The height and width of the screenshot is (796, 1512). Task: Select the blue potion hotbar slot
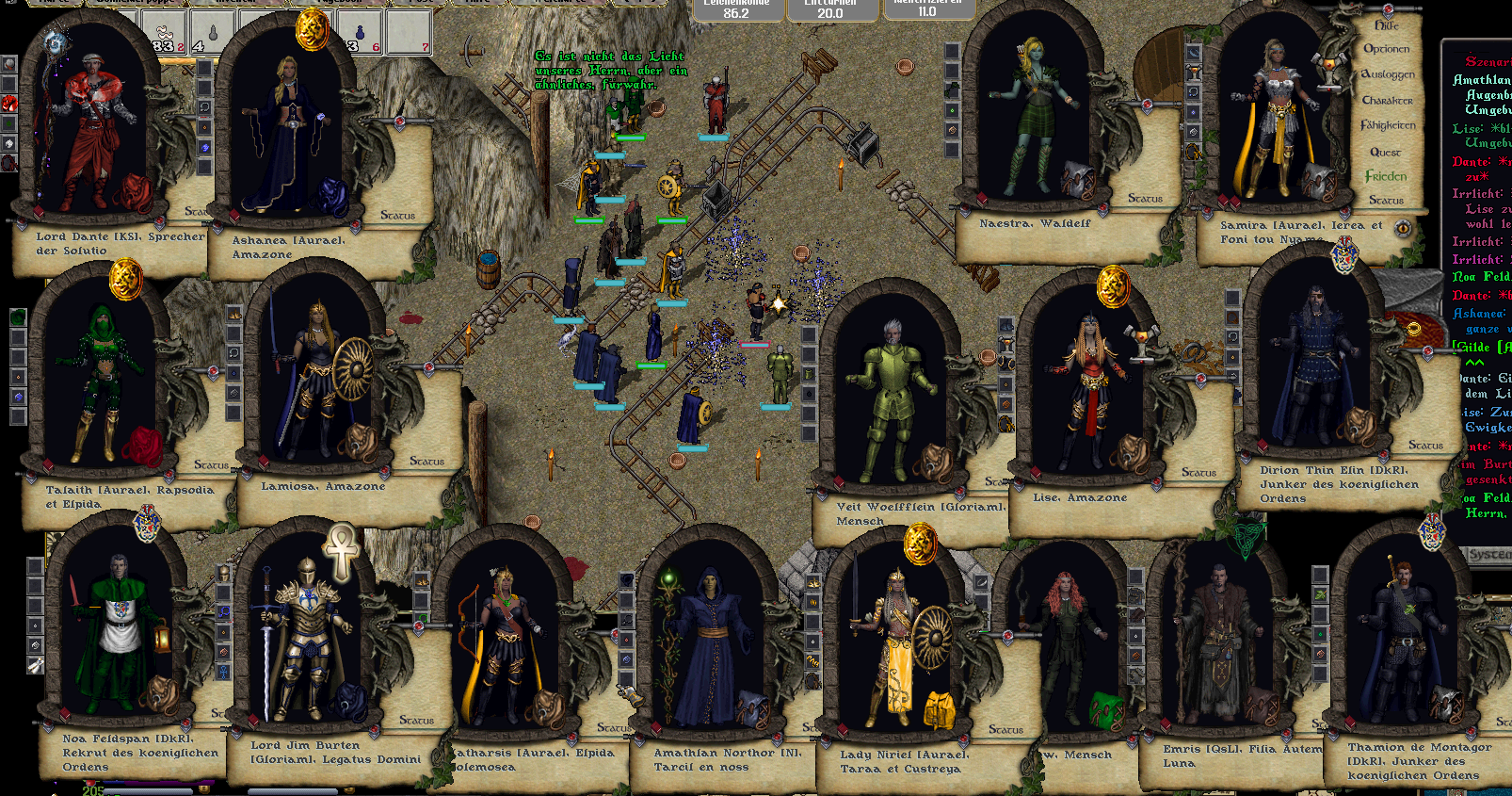coord(359,34)
